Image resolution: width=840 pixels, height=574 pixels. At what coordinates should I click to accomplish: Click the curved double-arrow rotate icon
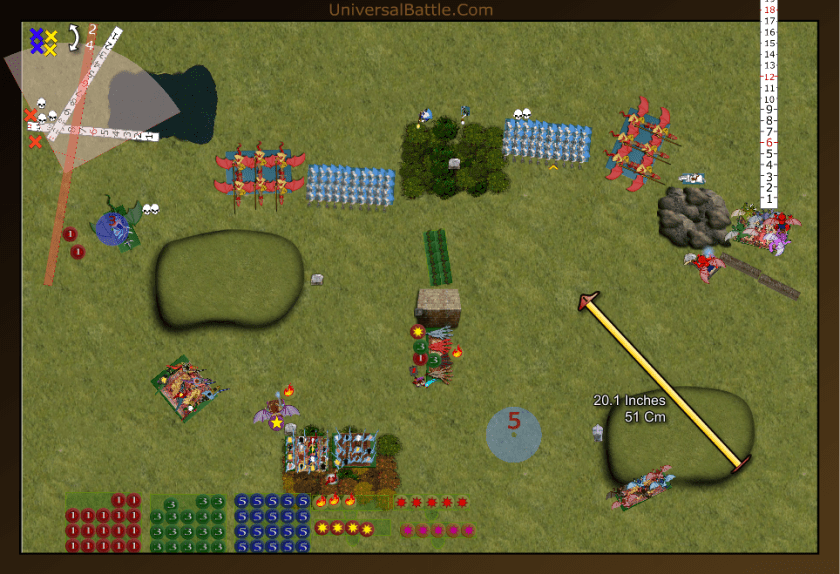coord(72,38)
